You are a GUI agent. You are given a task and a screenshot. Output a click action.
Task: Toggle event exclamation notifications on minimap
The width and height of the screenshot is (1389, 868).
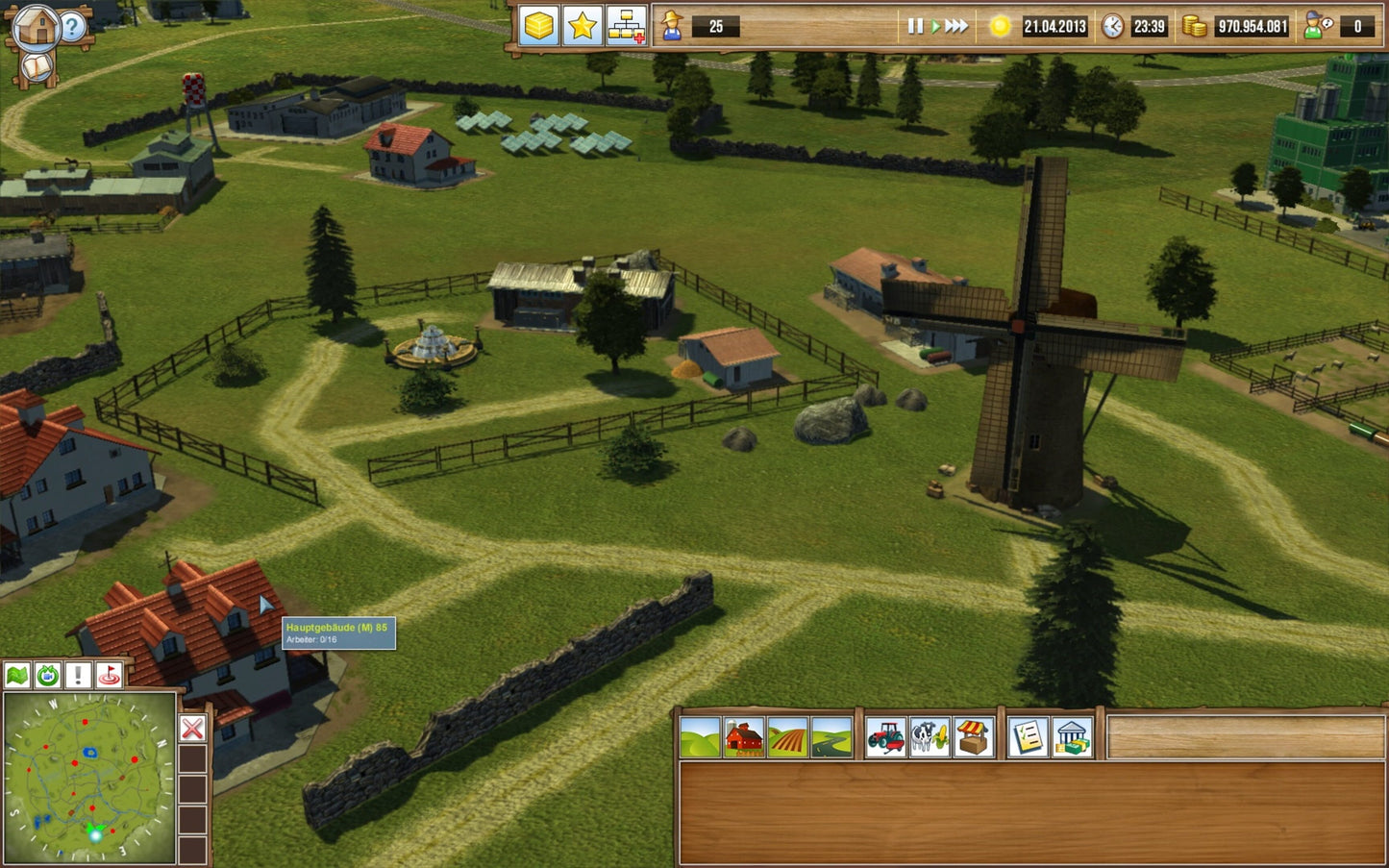(78, 676)
